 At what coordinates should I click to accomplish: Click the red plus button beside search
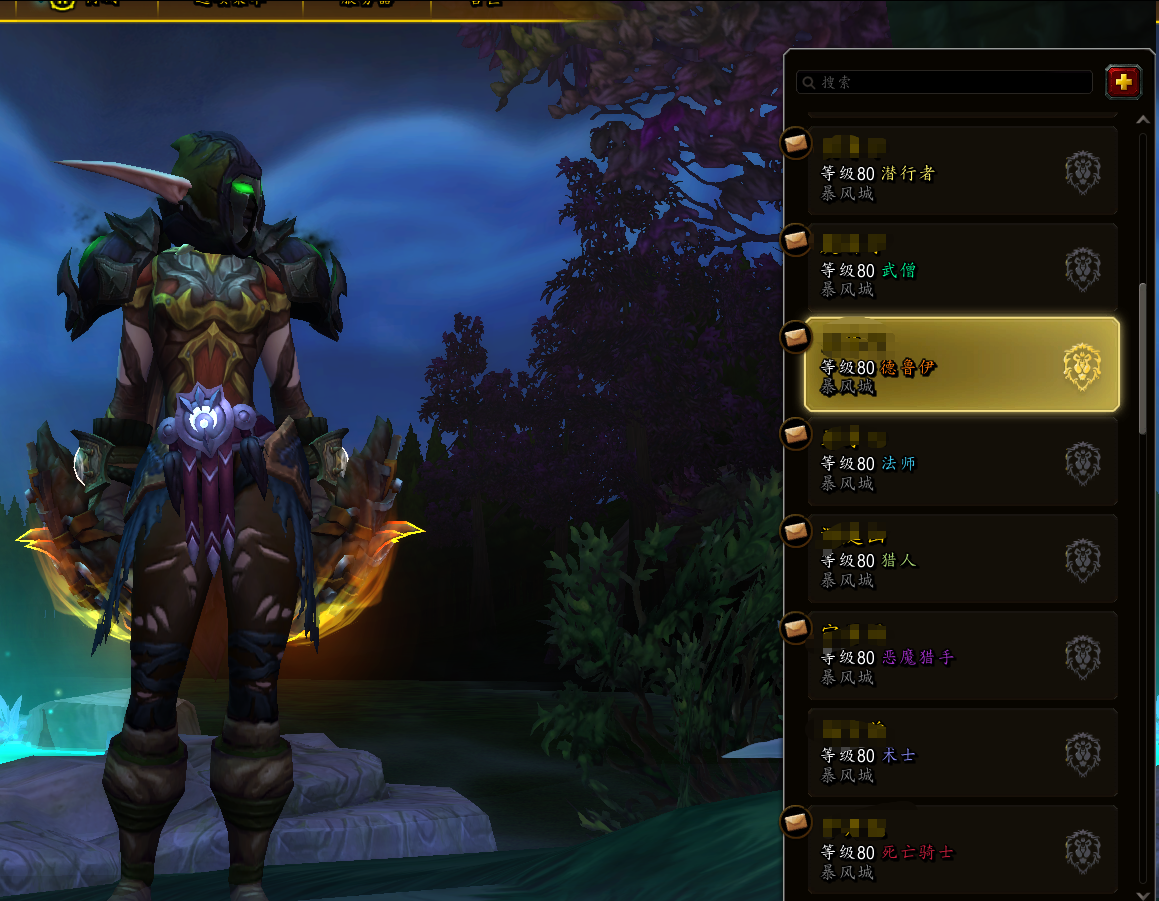[1123, 82]
